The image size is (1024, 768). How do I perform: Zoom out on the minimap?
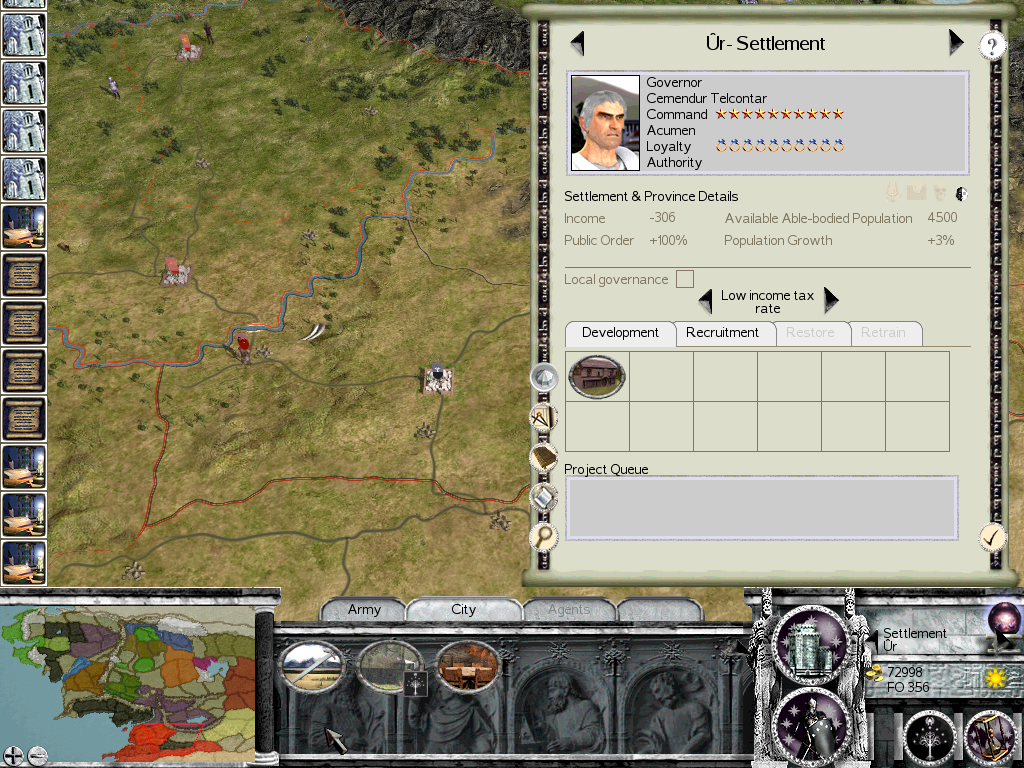pos(37,755)
